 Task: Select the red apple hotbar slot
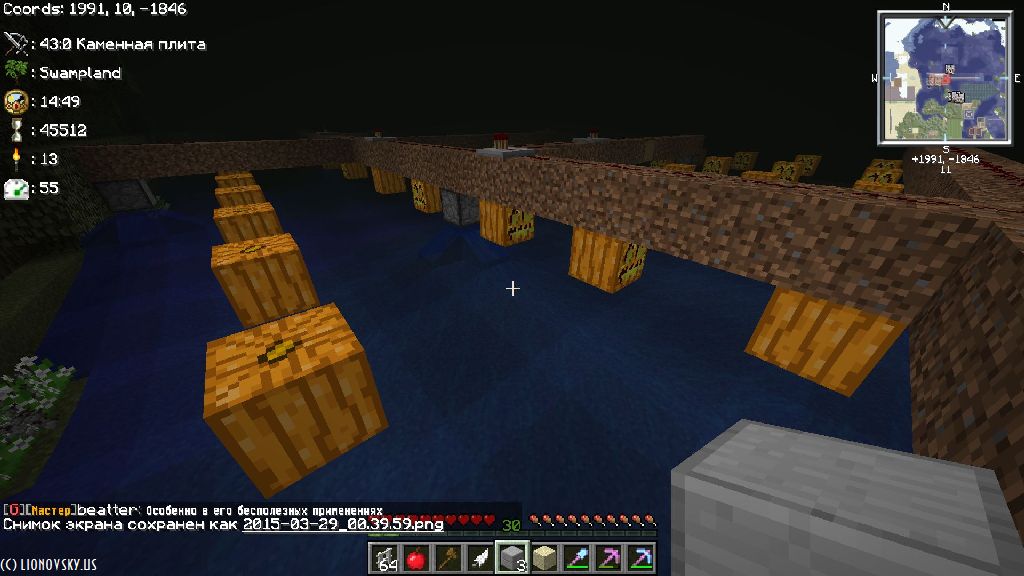pyautogui.click(x=416, y=558)
